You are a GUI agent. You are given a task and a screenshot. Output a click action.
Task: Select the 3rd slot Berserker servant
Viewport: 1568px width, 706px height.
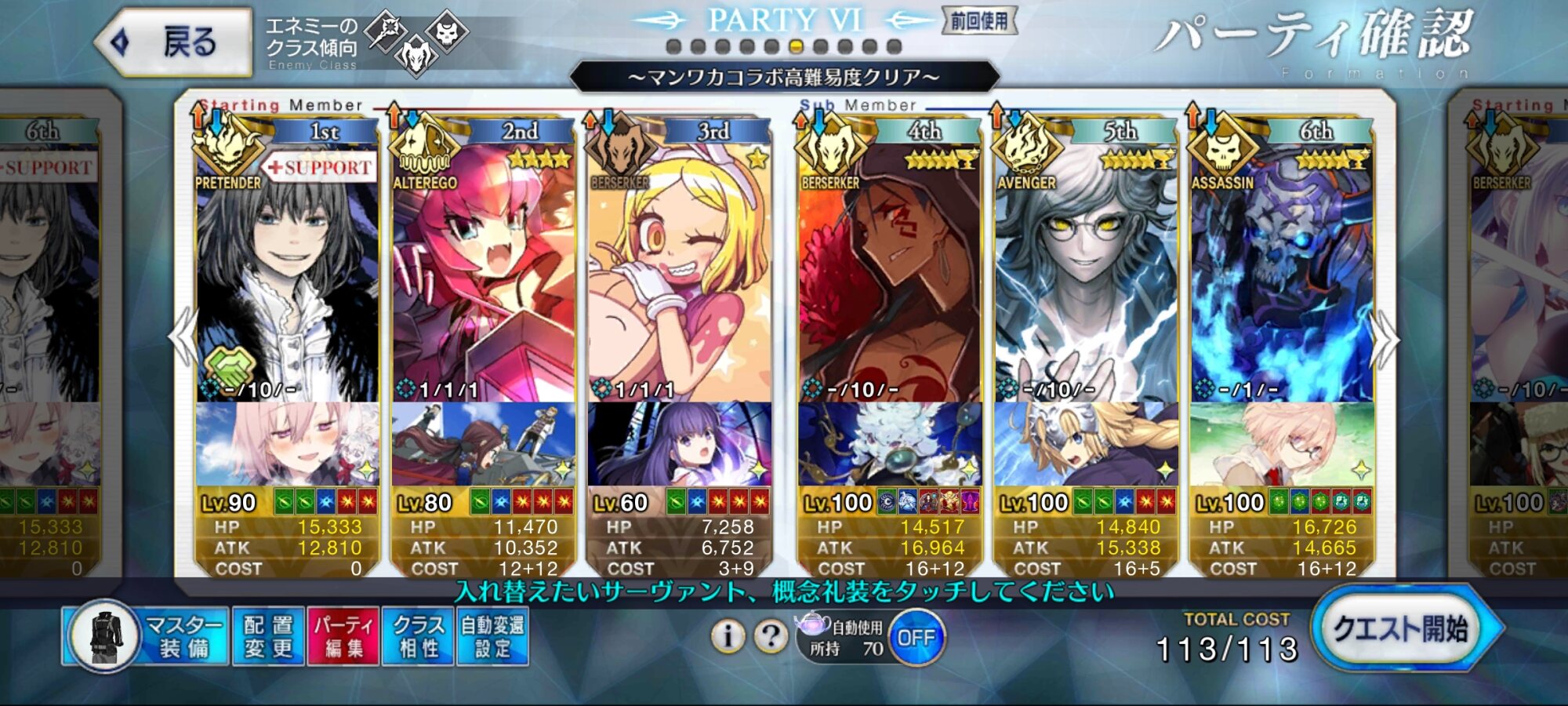pos(679,275)
